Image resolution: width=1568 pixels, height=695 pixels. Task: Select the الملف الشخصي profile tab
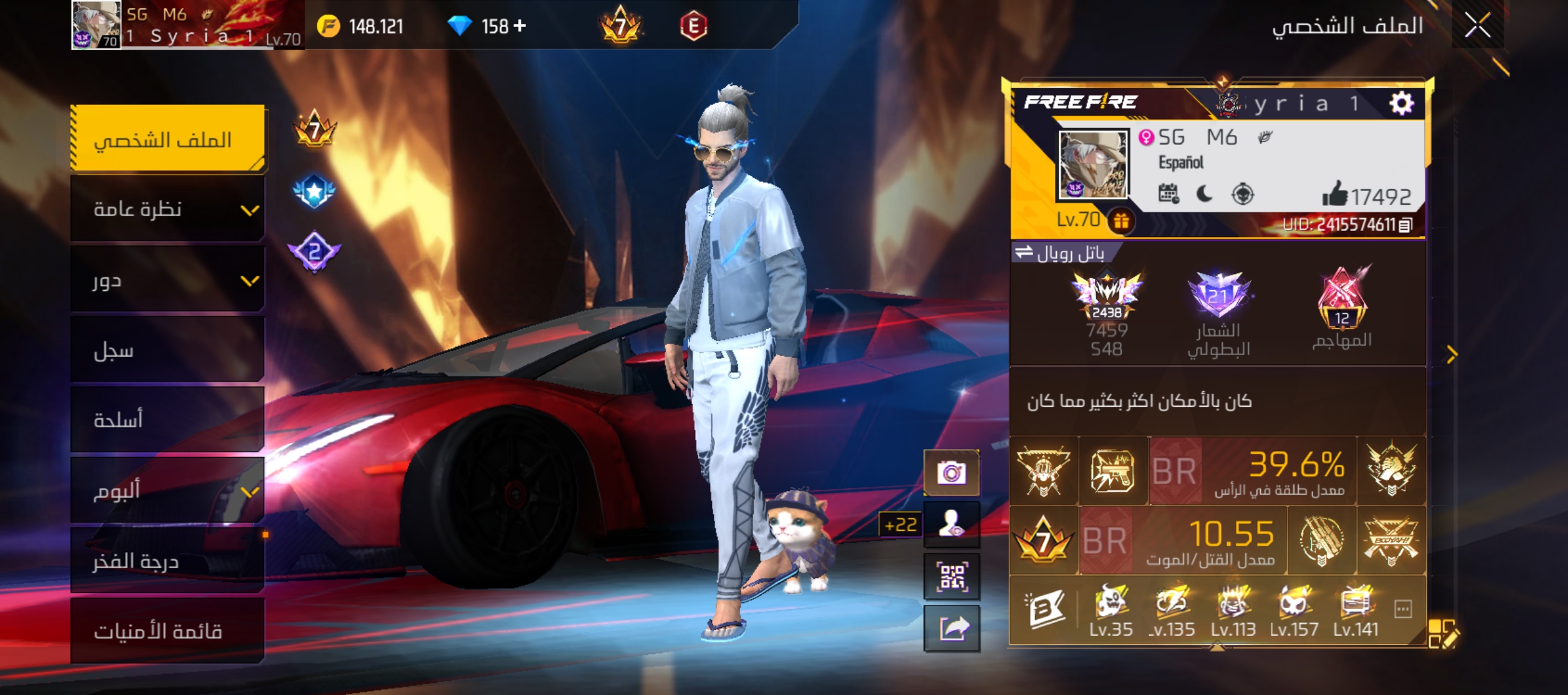coord(167,139)
